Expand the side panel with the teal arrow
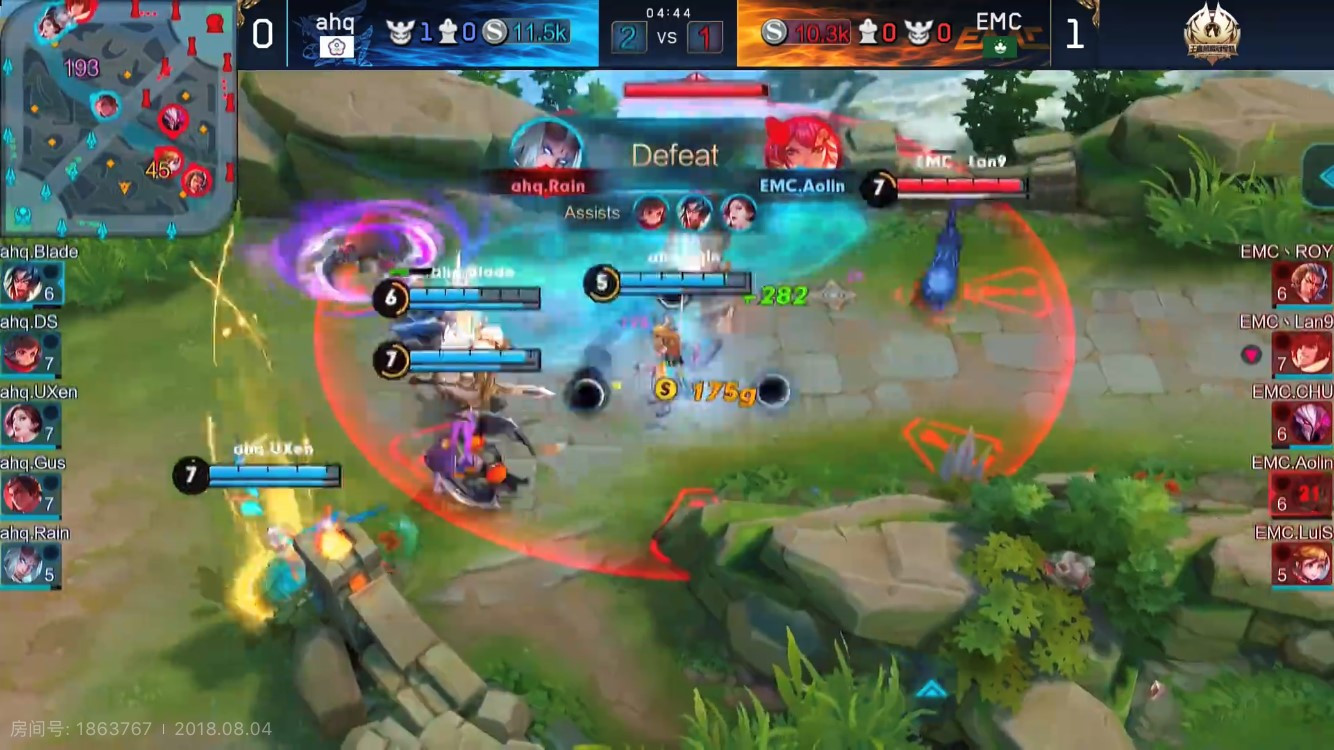The width and height of the screenshot is (1334, 750). [1322, 179]
